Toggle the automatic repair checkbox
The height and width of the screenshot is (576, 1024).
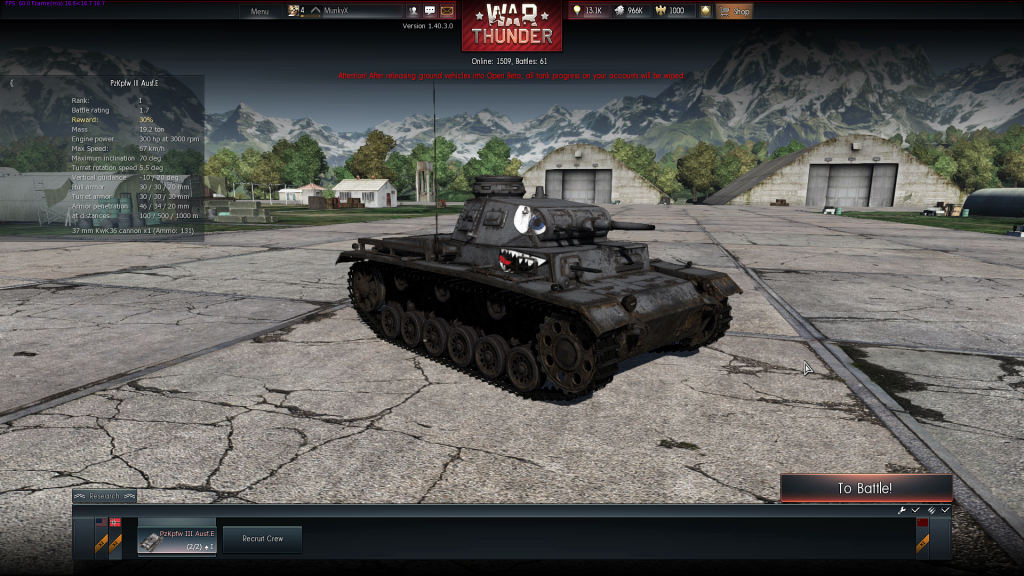click(x=915, y=510)
